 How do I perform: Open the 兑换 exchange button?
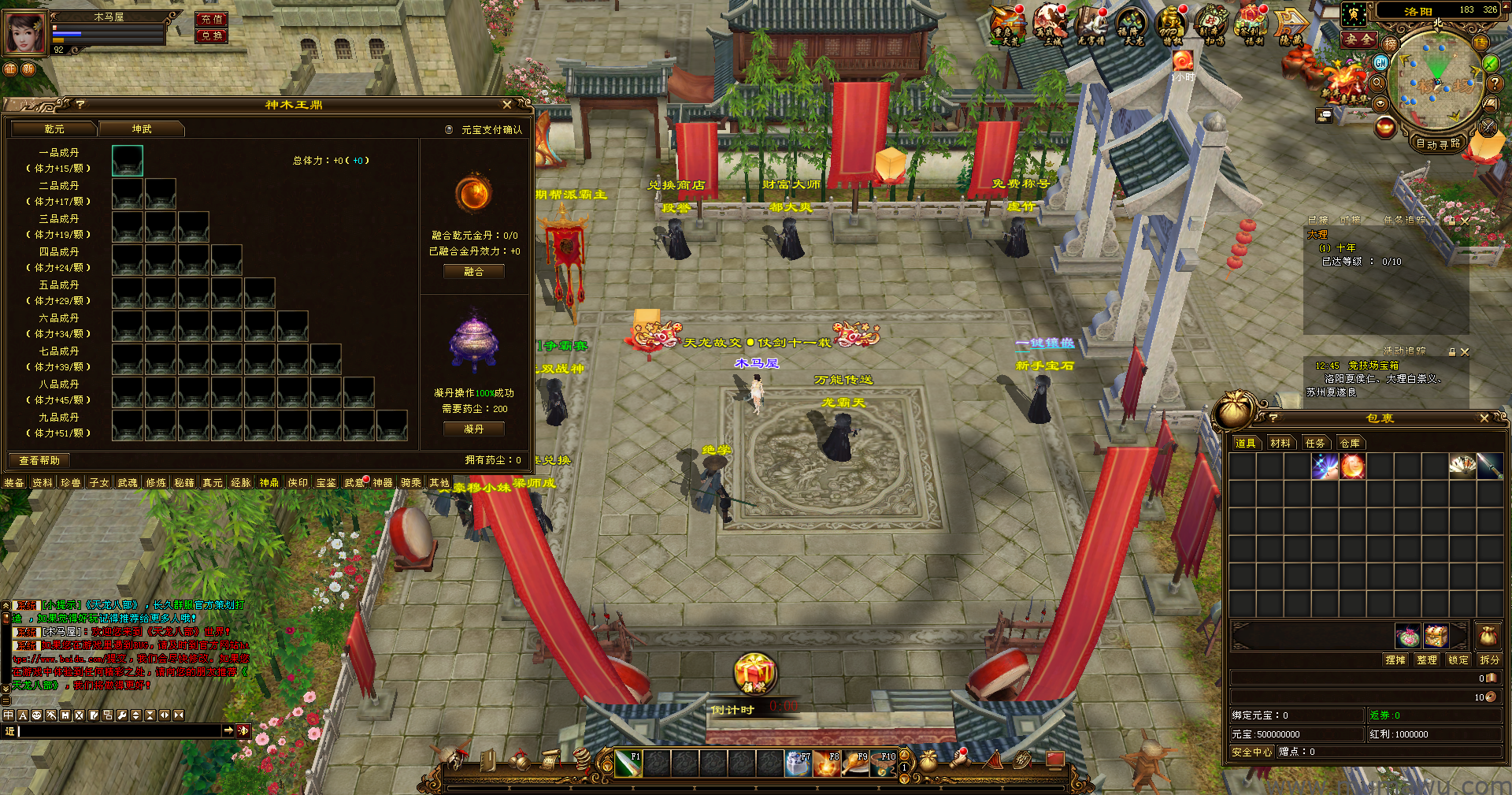[211, 36]
